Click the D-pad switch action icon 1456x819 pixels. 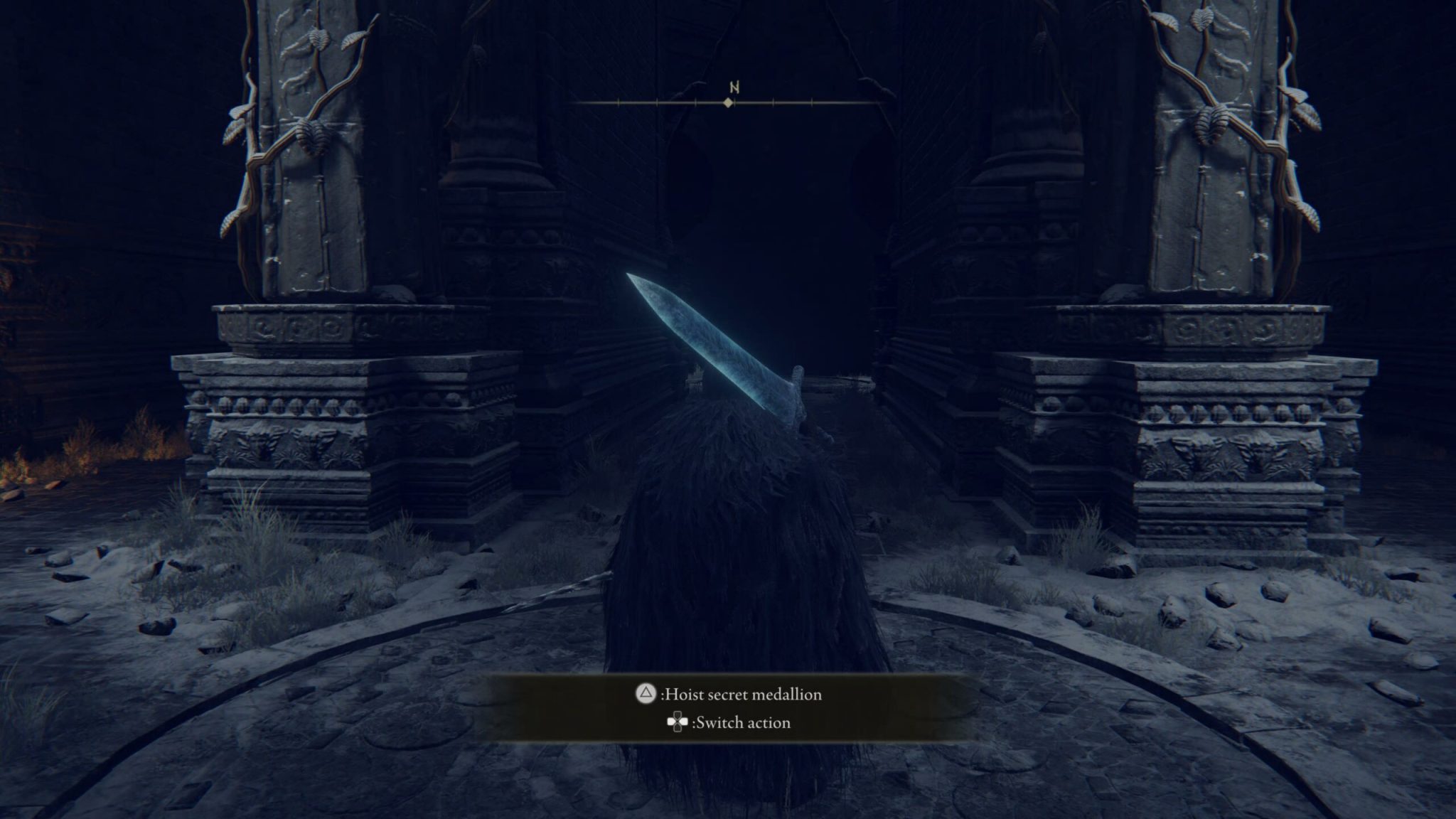coord(677,723)
